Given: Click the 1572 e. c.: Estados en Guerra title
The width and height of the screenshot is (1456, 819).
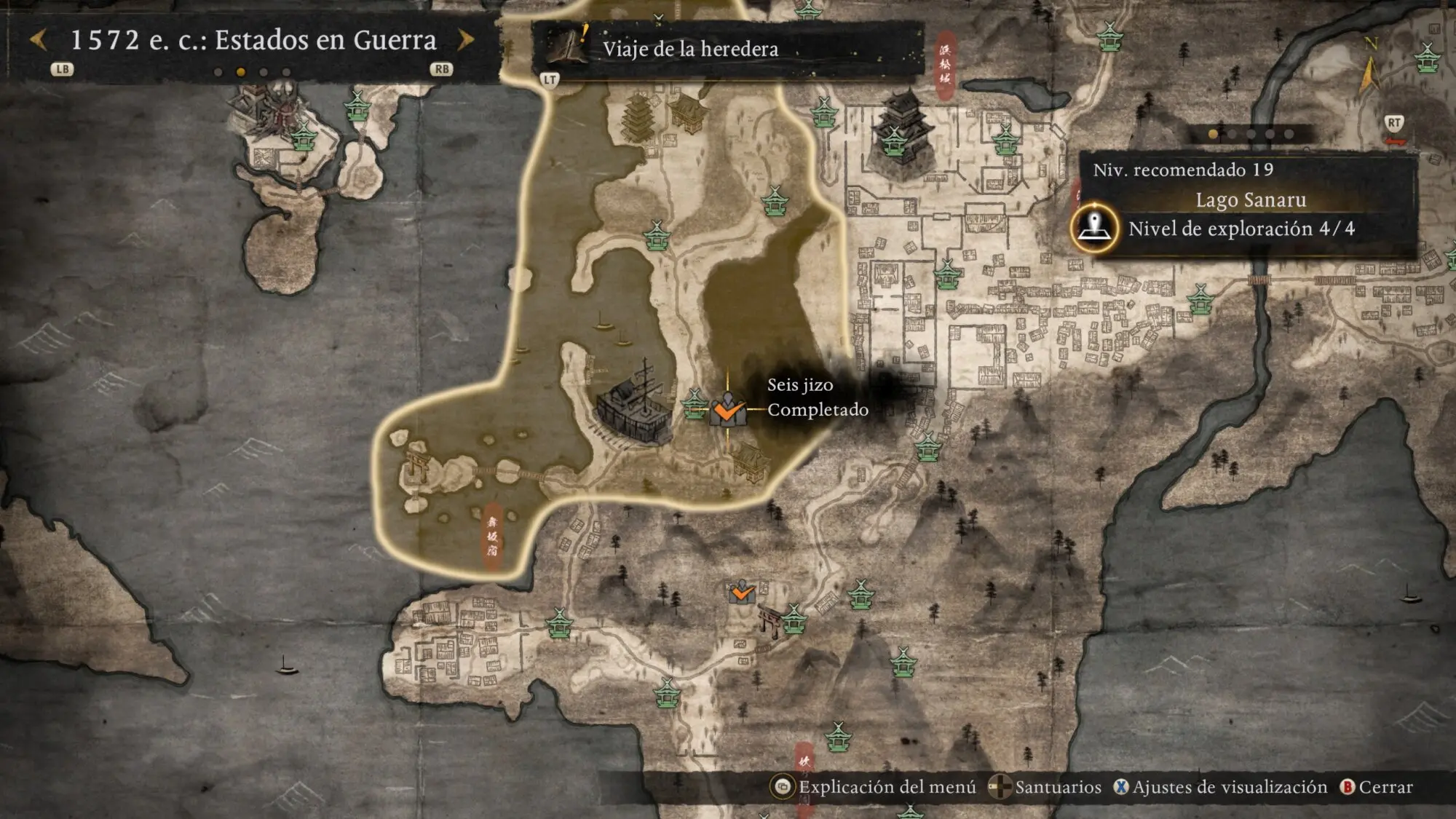Looking at the screenshot, I should pos(253,40).
